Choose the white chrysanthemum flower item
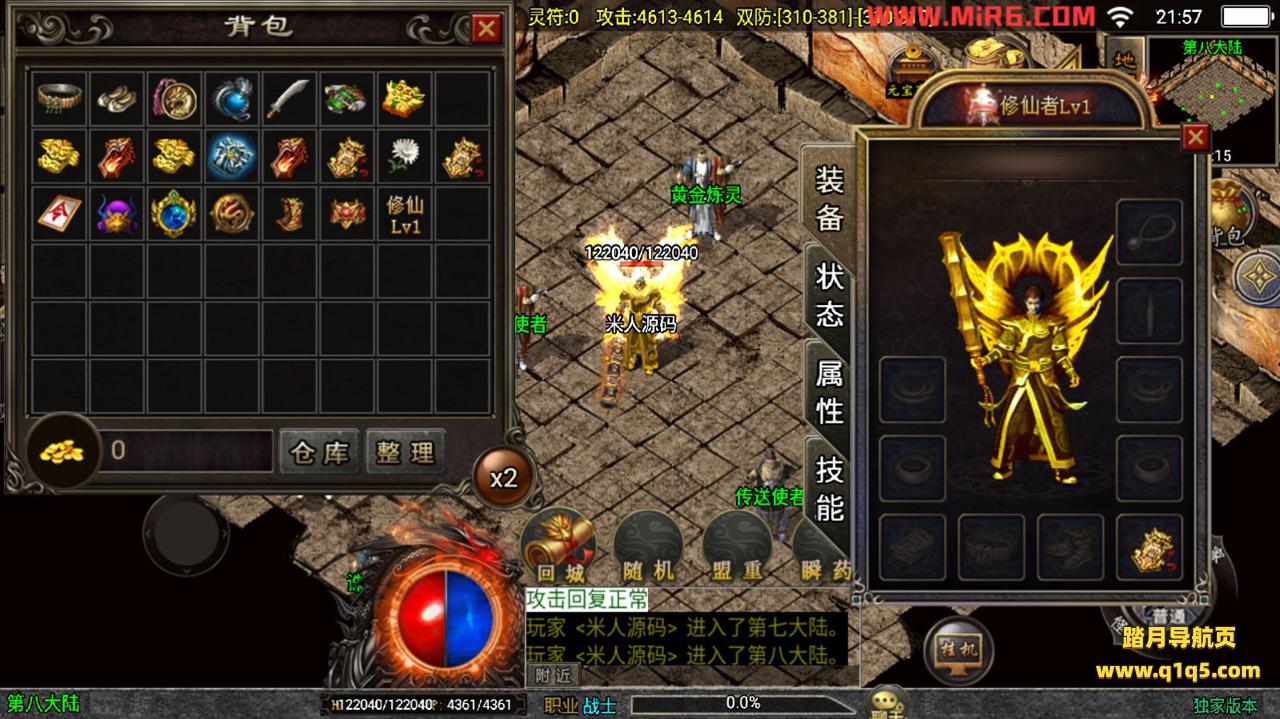 pyautogui.click(x=404, y=156)
